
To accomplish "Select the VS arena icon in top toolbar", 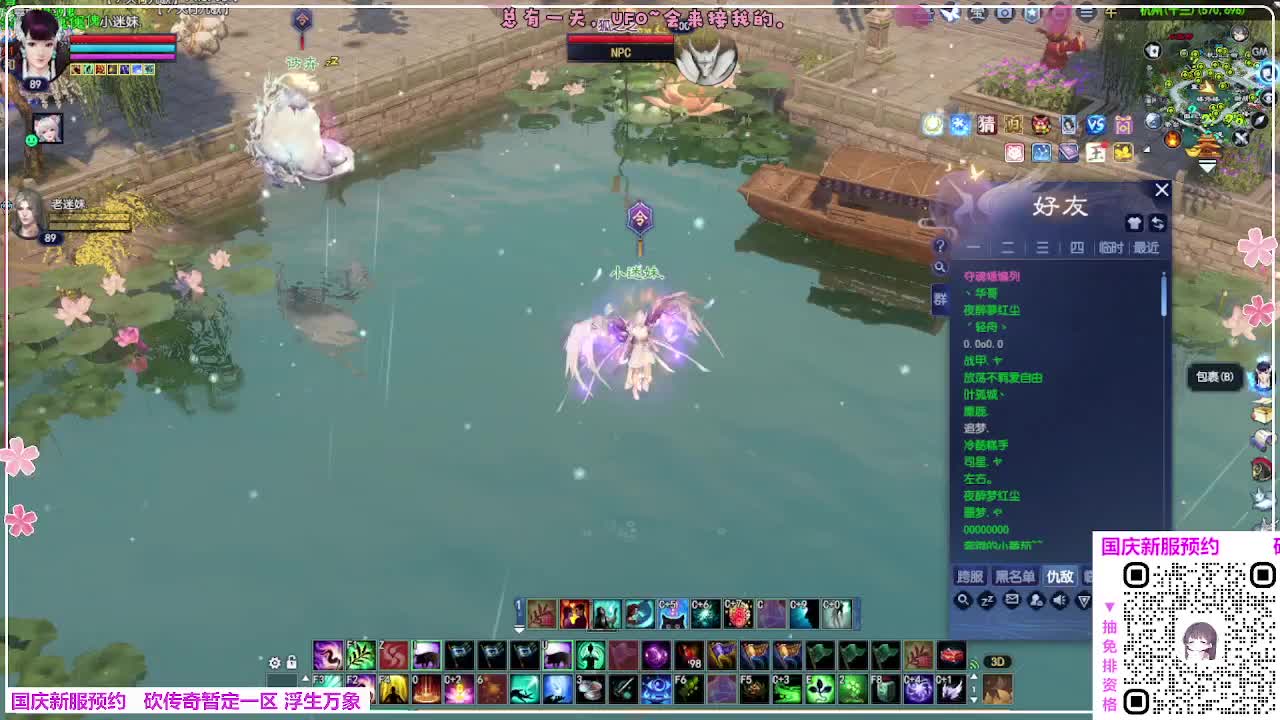I will pyautogui.click(x=1095, y=125).
